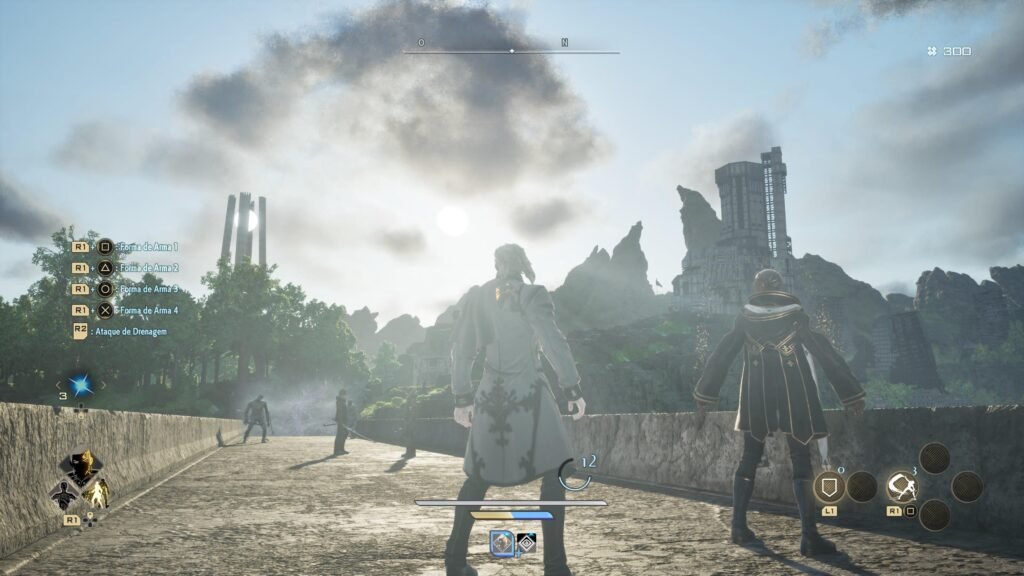
Task: Click the blue-framed diamond status icon
Action: pyautogui.click(x=502, y=542)
